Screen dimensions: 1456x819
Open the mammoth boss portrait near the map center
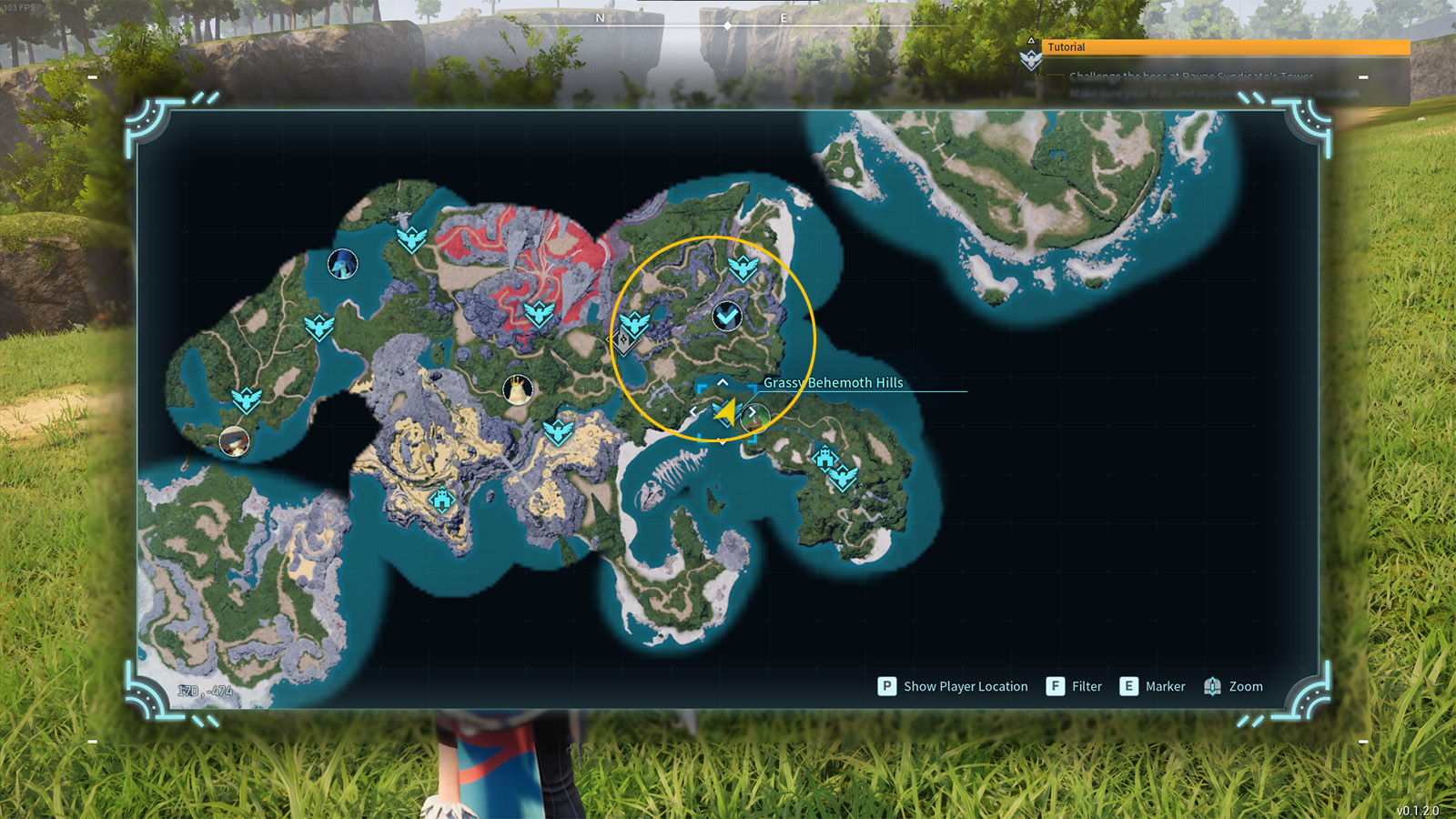(516, 389)
